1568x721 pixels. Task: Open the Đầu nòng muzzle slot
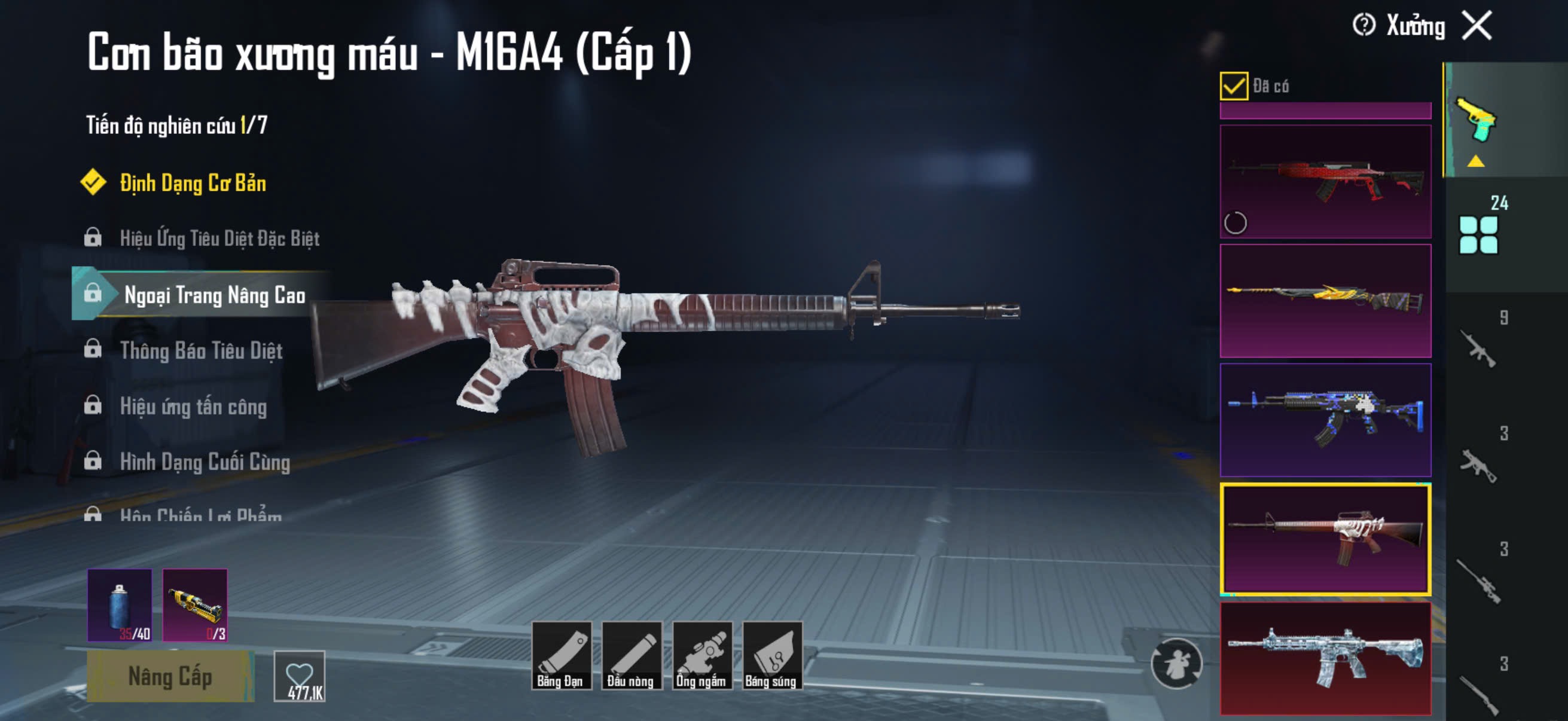point(630,655)
